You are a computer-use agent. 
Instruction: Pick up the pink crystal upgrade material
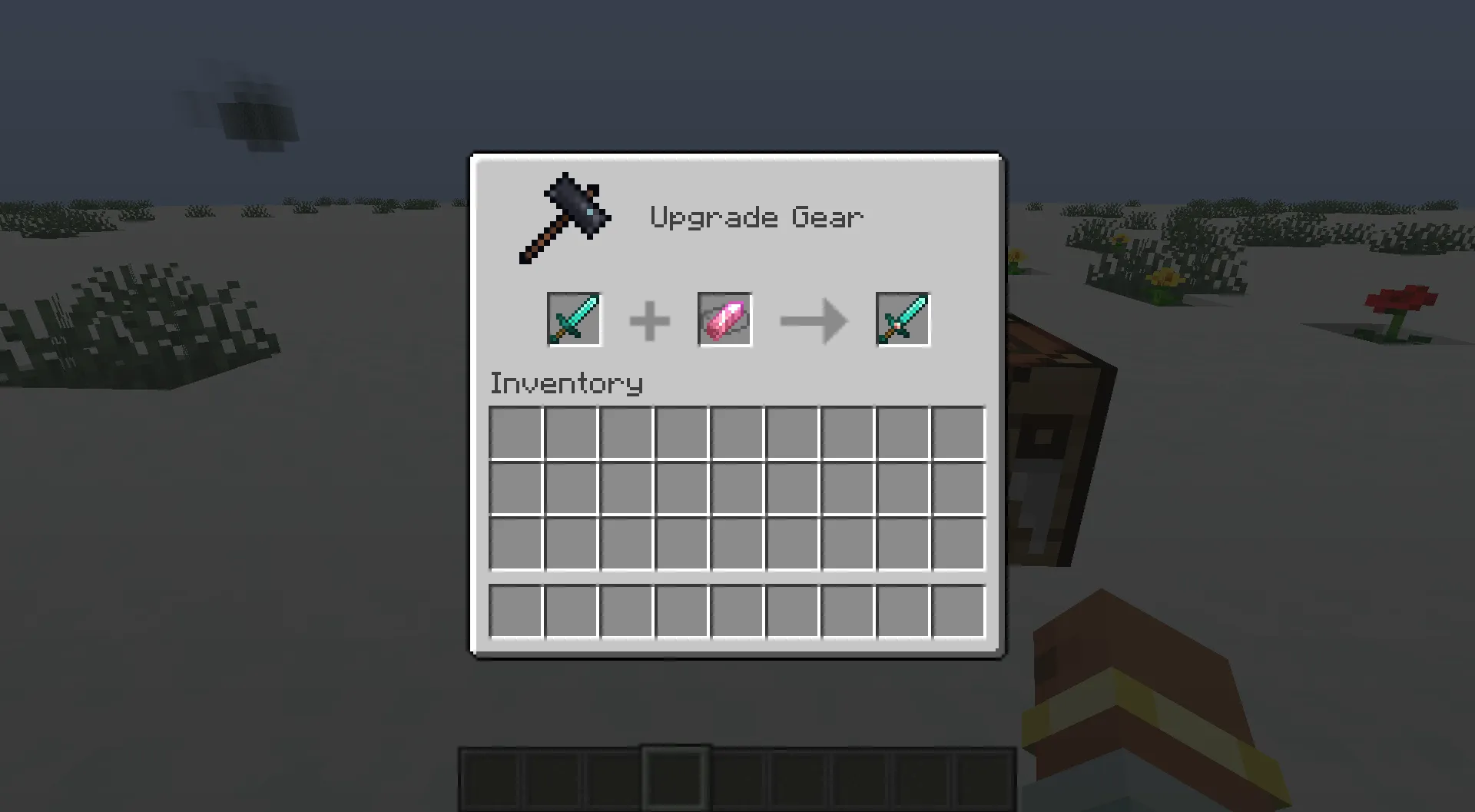tap(723, 319)
